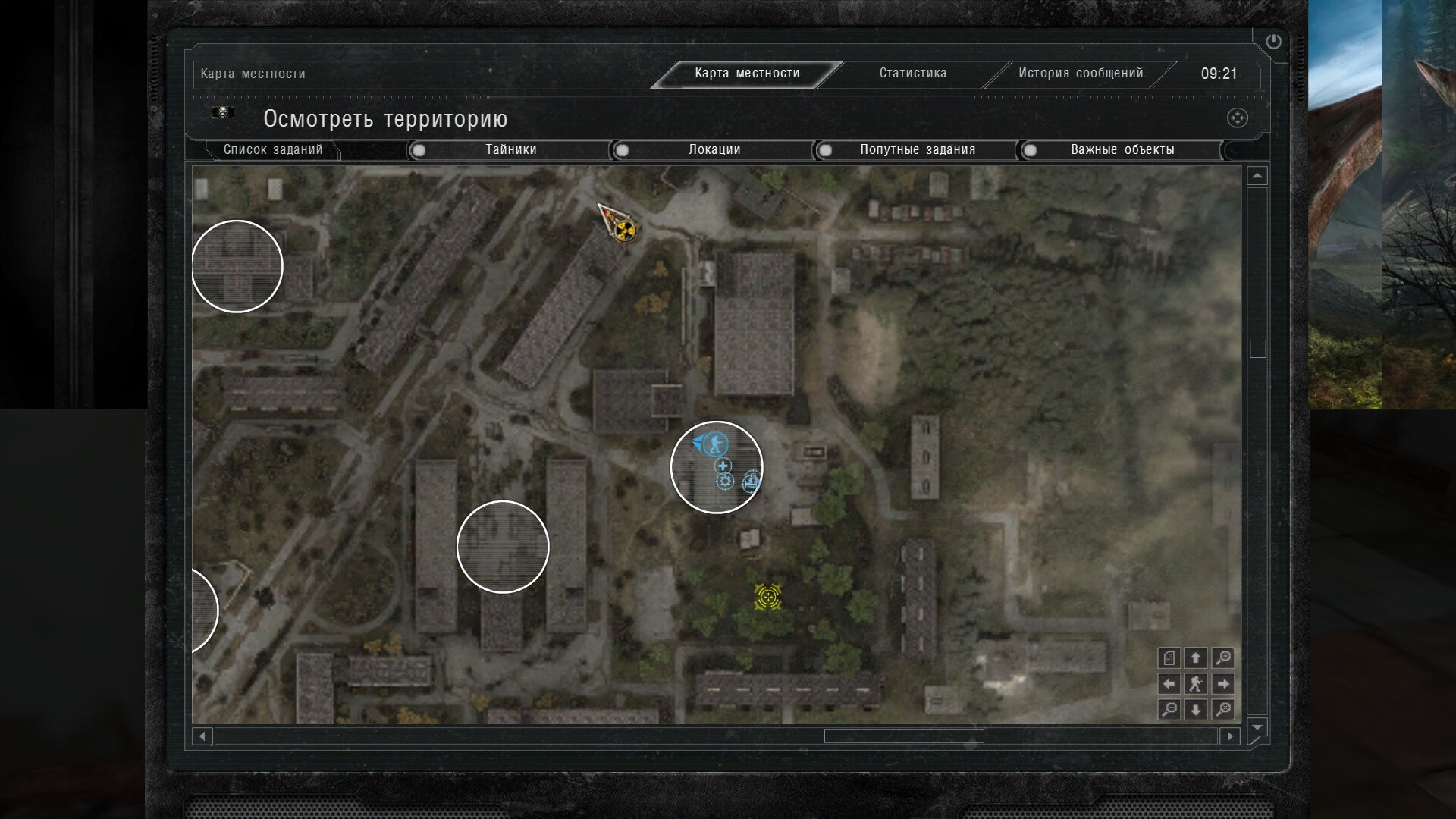Pan the map up with arrow button
Screen dimensions: 1456x819
pos(1196,658)
